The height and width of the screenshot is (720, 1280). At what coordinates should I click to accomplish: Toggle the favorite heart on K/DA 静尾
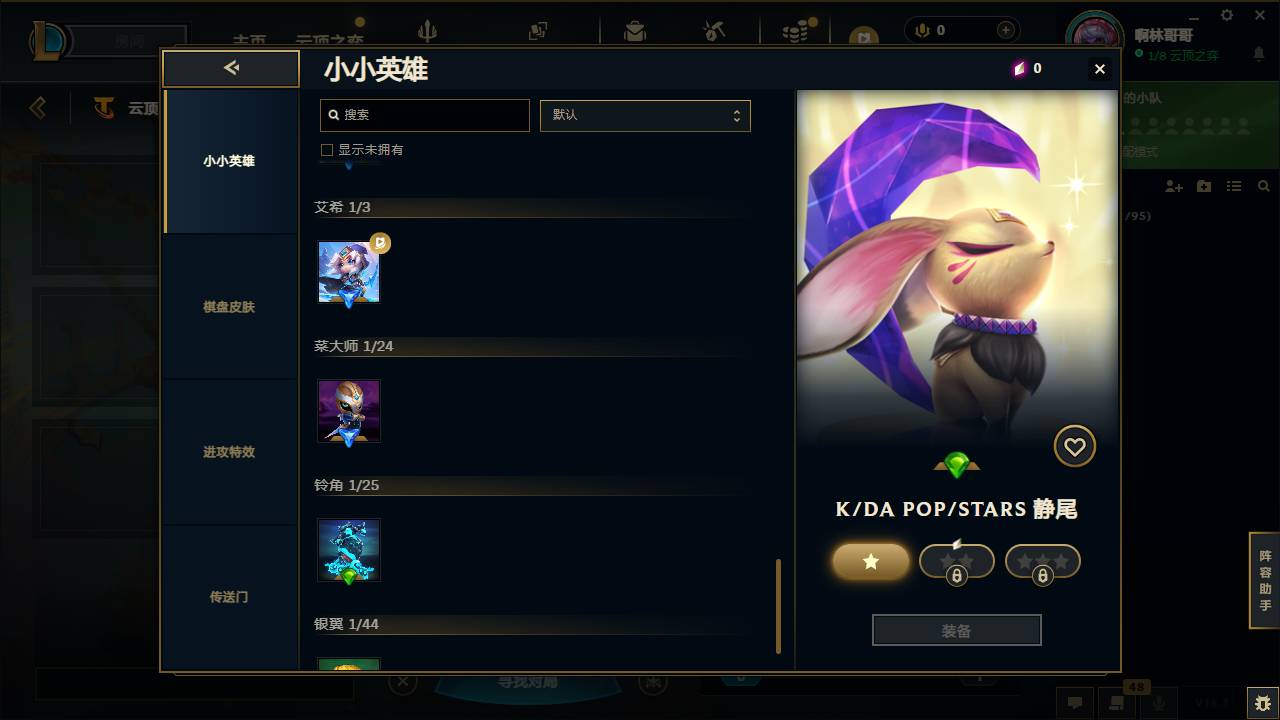coord(1074,446)
